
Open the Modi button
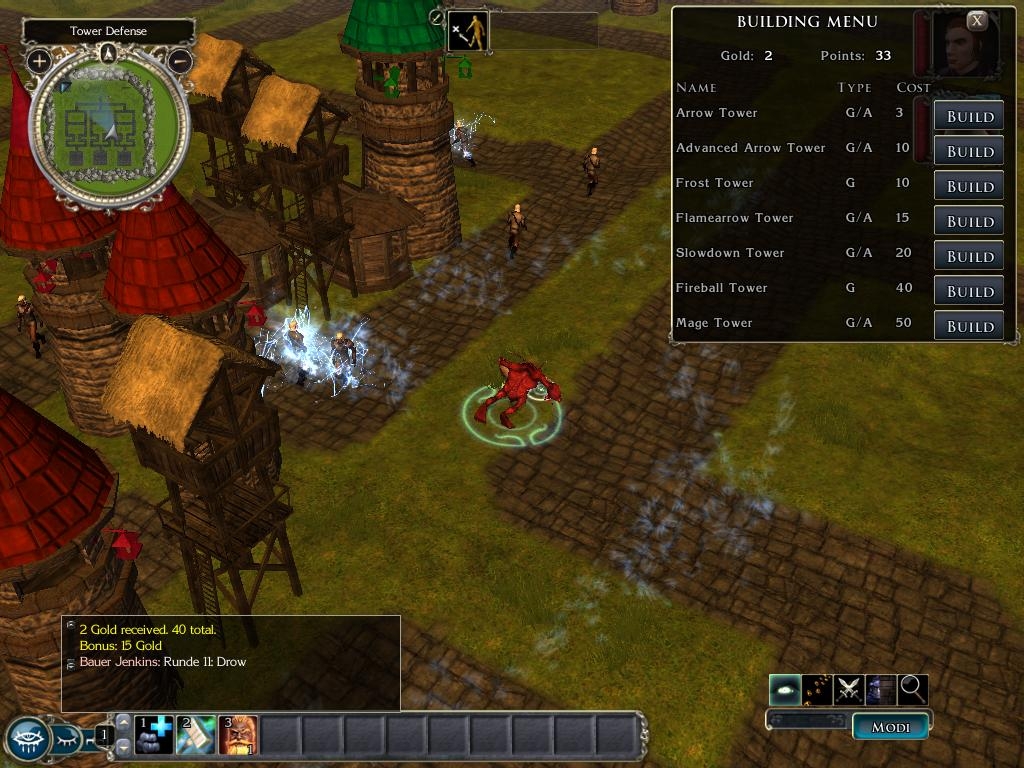pos(890,727)
